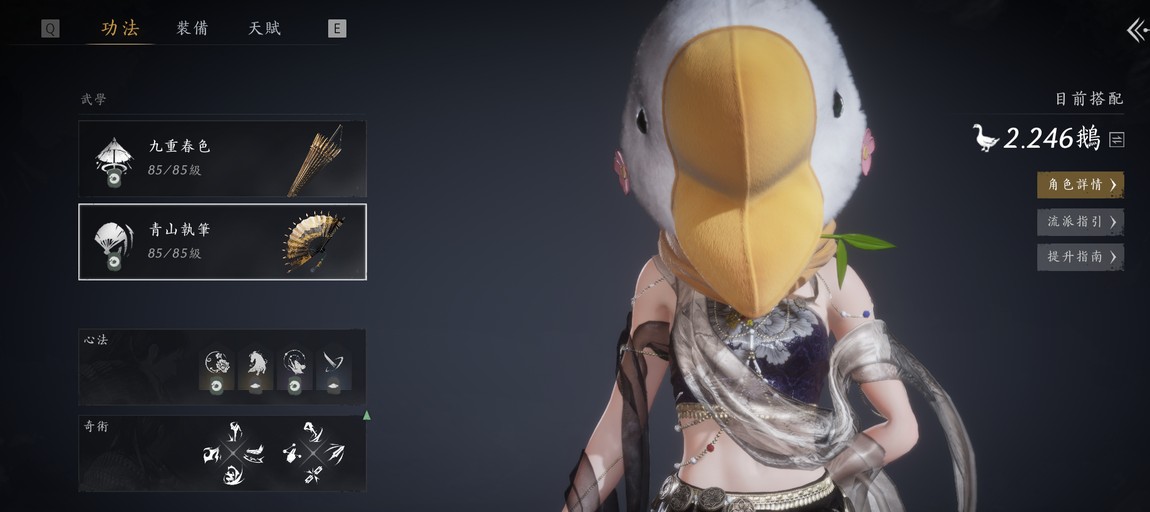The height and width of the screenshot is (512, 1150).
Task: Open the 角色詳情 character details
Action: [x=1080, y=185]
